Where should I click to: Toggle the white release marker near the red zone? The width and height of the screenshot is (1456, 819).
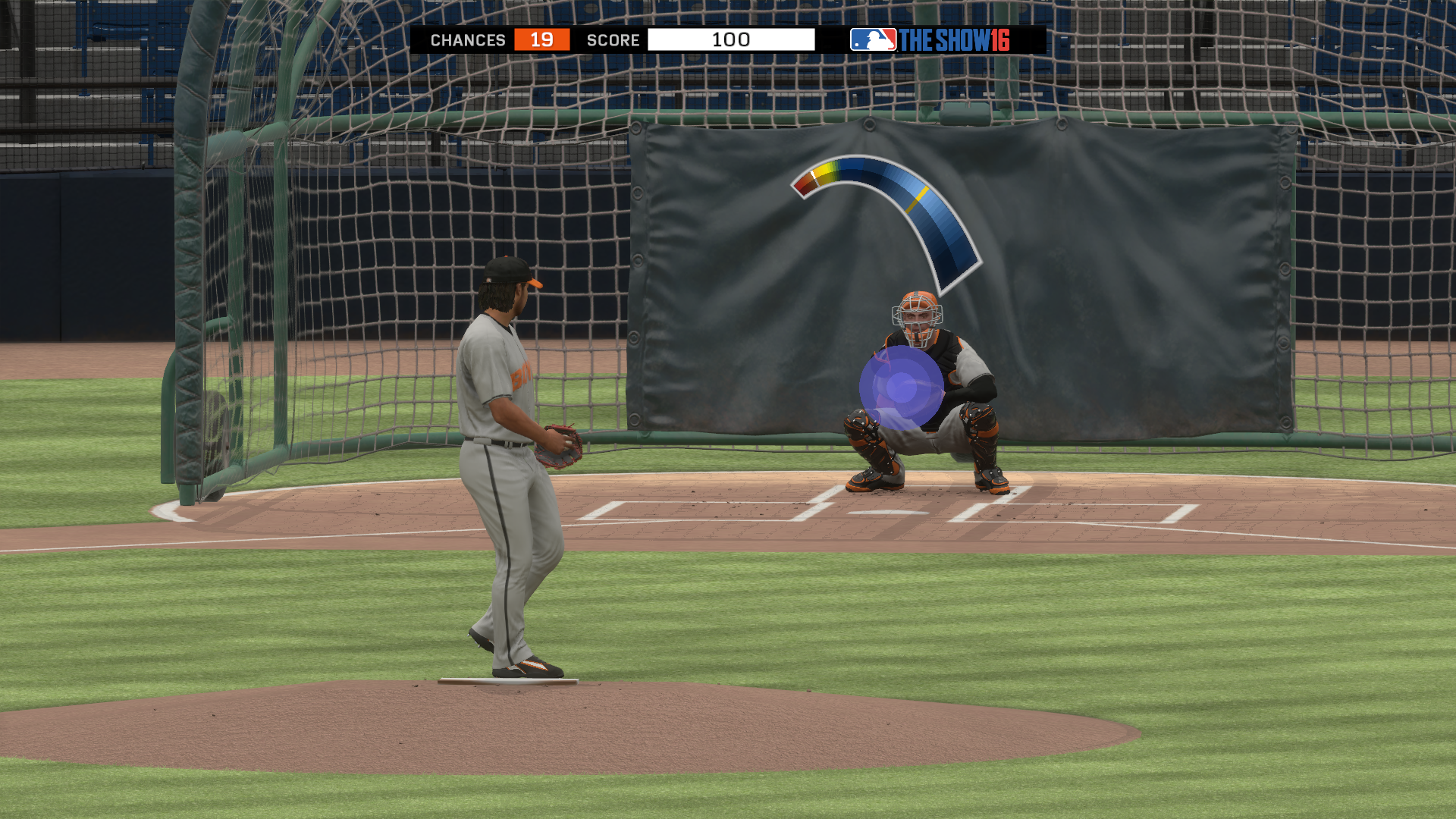(814, 176)
